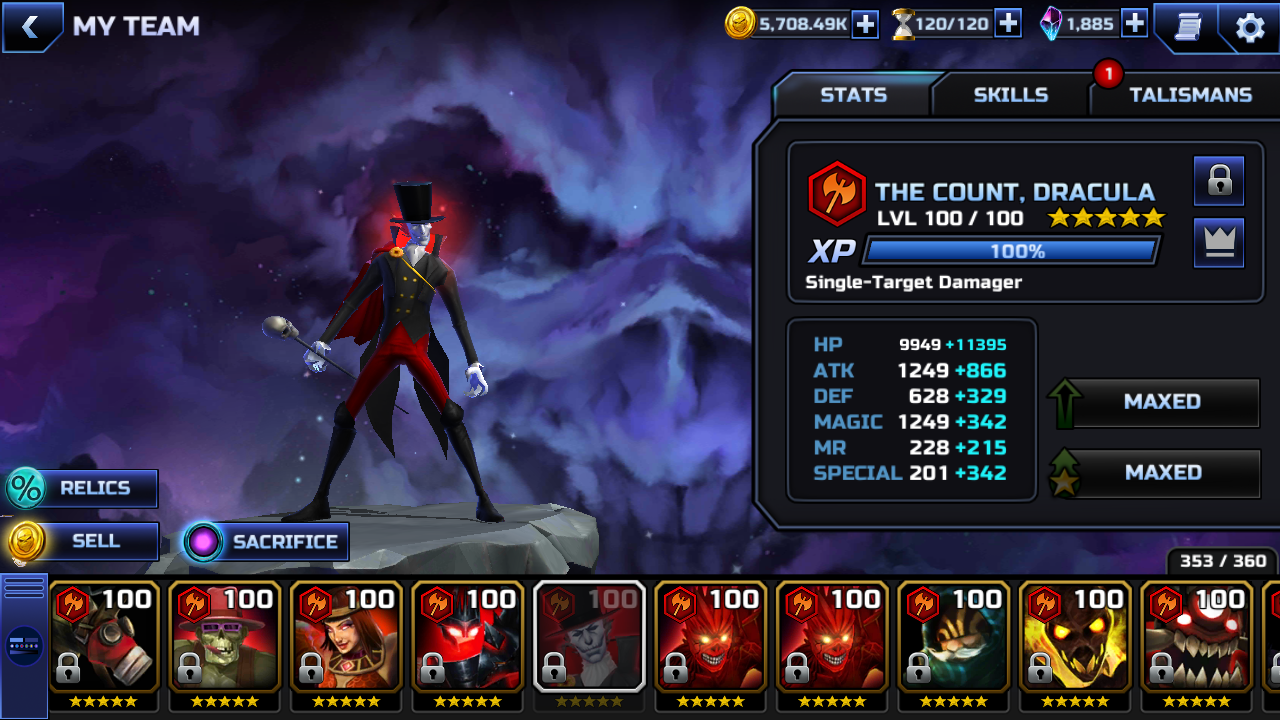Screen dimensions: 1280x720
Task: Select the red-haired woman hero portrait
Action: [347, 636]
